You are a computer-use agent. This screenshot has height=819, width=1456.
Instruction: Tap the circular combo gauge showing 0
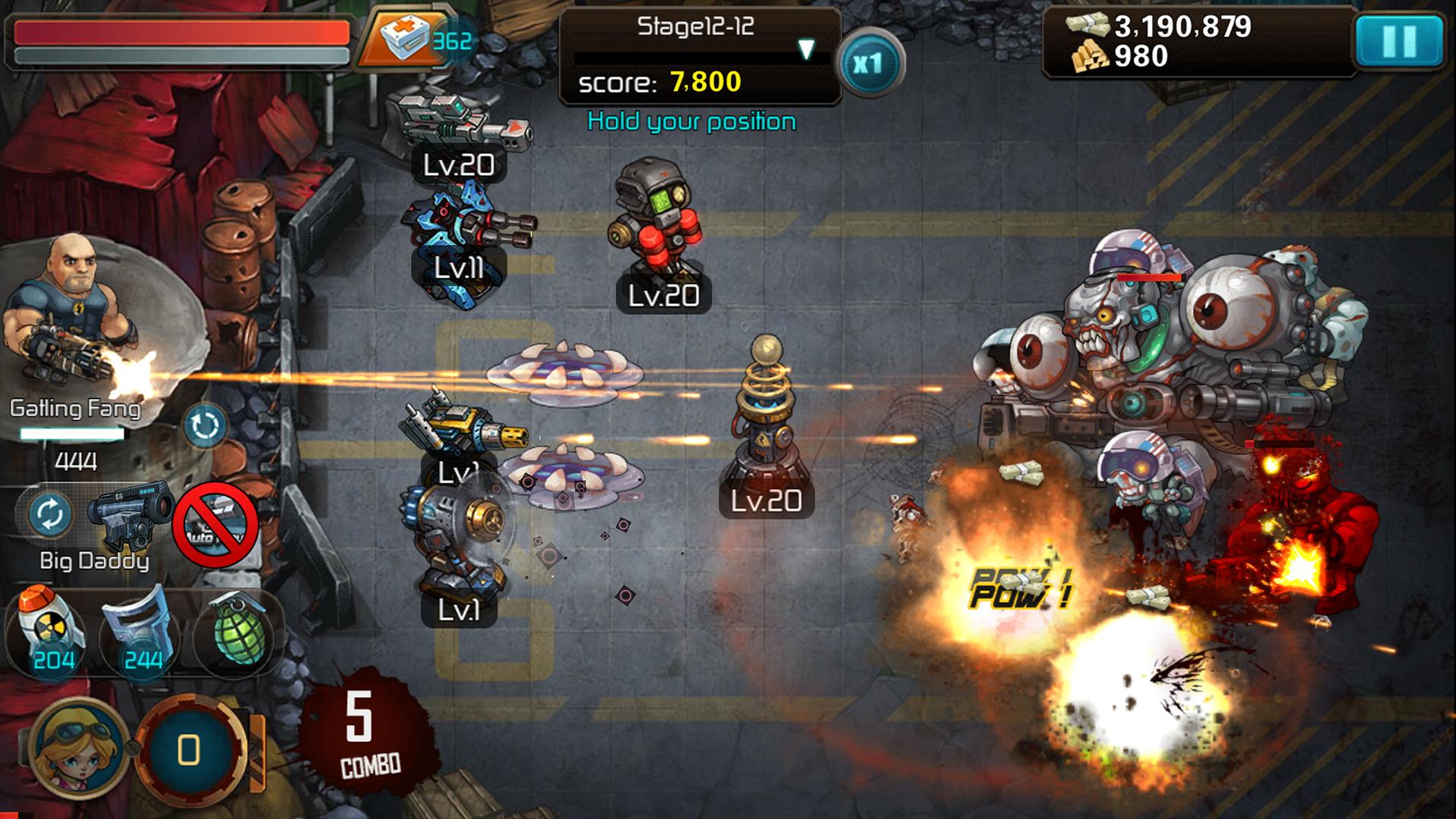(x=187, y=750)
